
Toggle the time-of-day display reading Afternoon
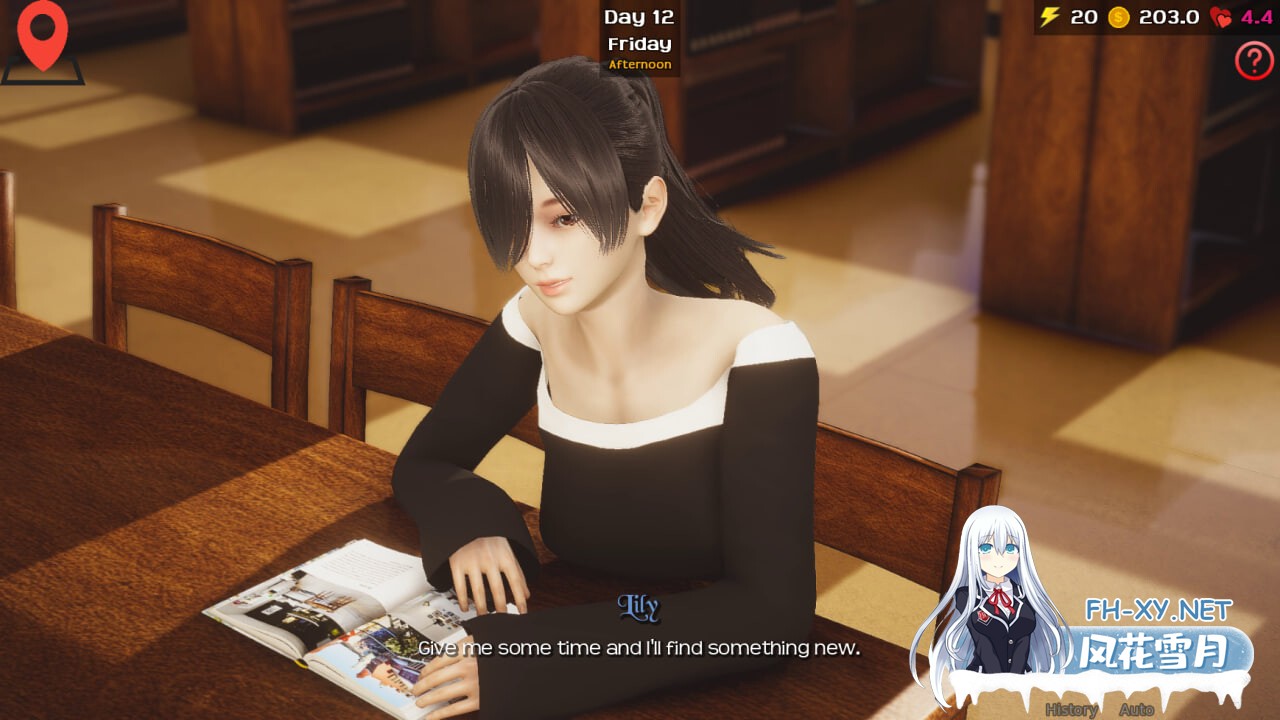click(640, 63)
